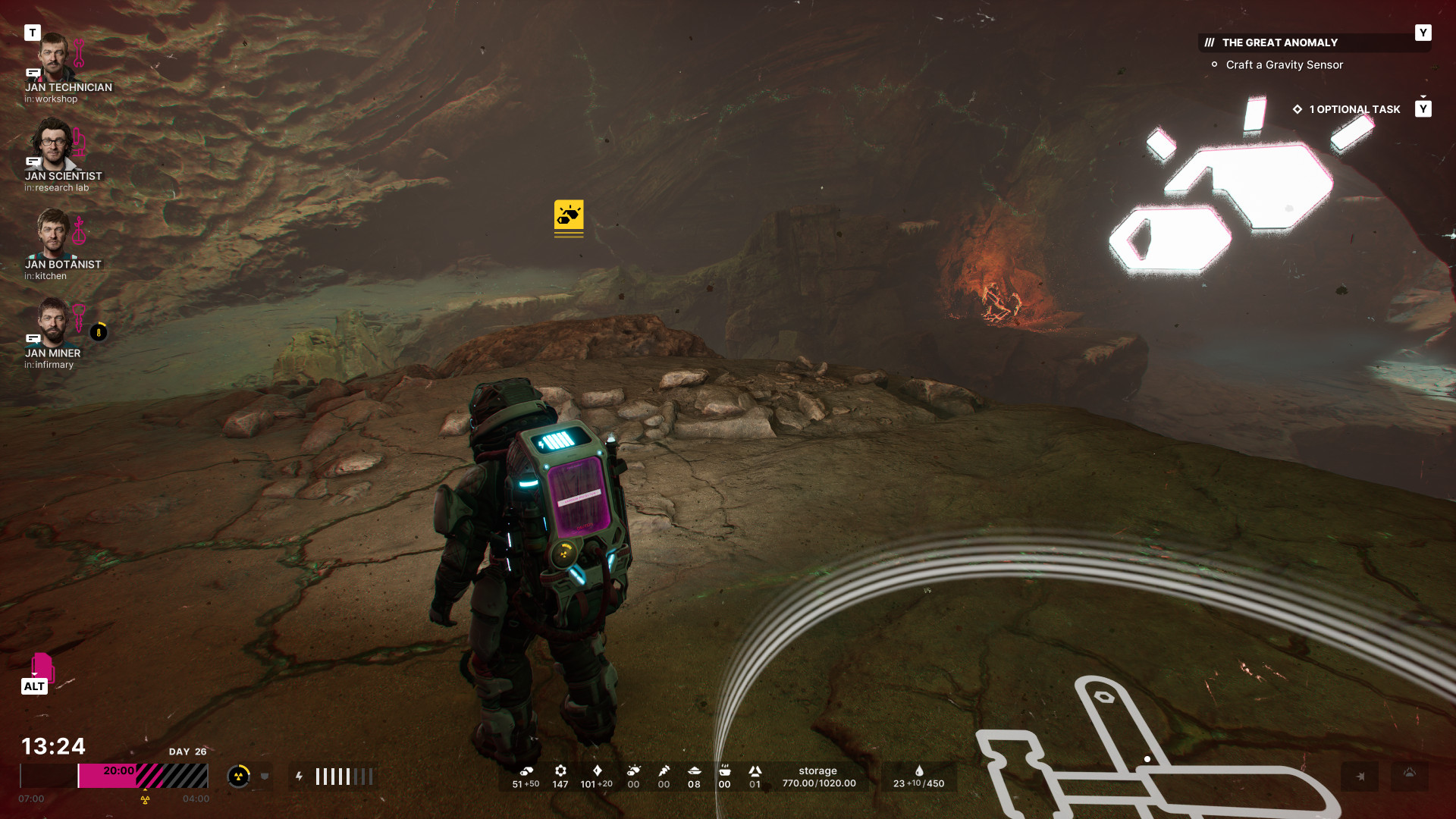This screenshot has width=1456, height=819.
Task: Click the radiation level gauge icon
Action: tap(238, 776)
